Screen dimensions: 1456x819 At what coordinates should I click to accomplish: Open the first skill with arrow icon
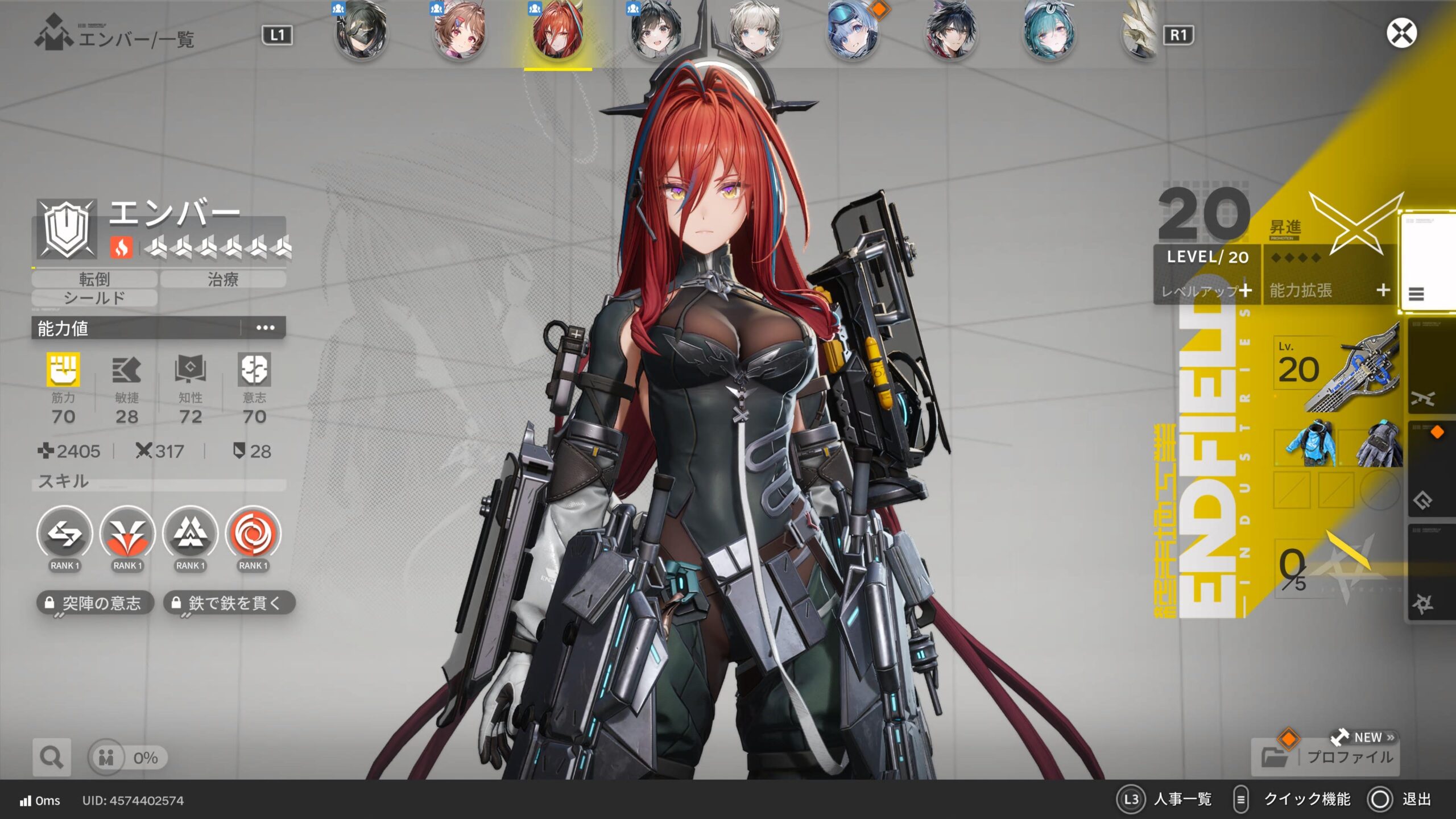64,534
